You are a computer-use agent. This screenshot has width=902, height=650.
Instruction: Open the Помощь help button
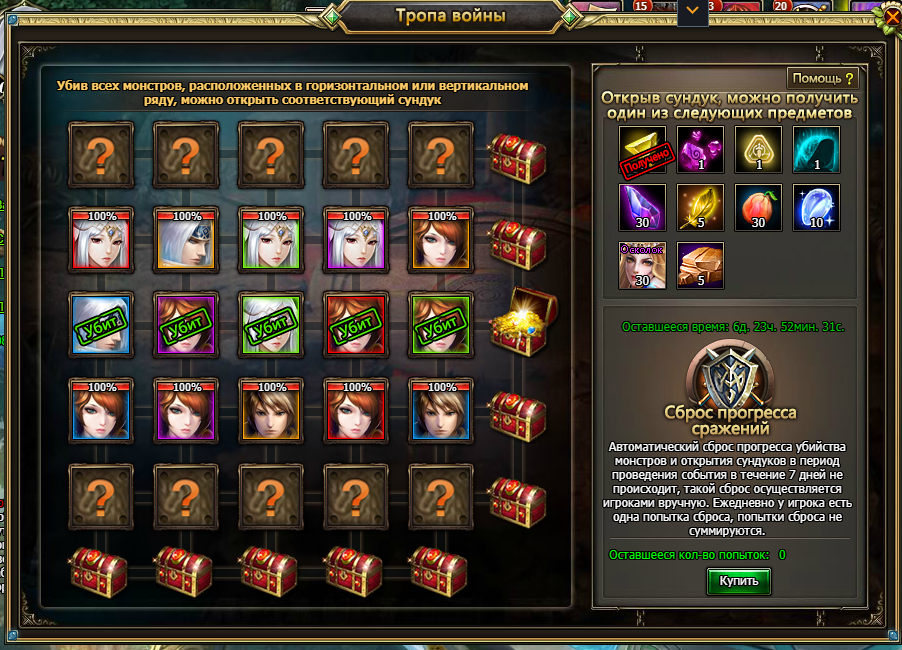(823, 78)
